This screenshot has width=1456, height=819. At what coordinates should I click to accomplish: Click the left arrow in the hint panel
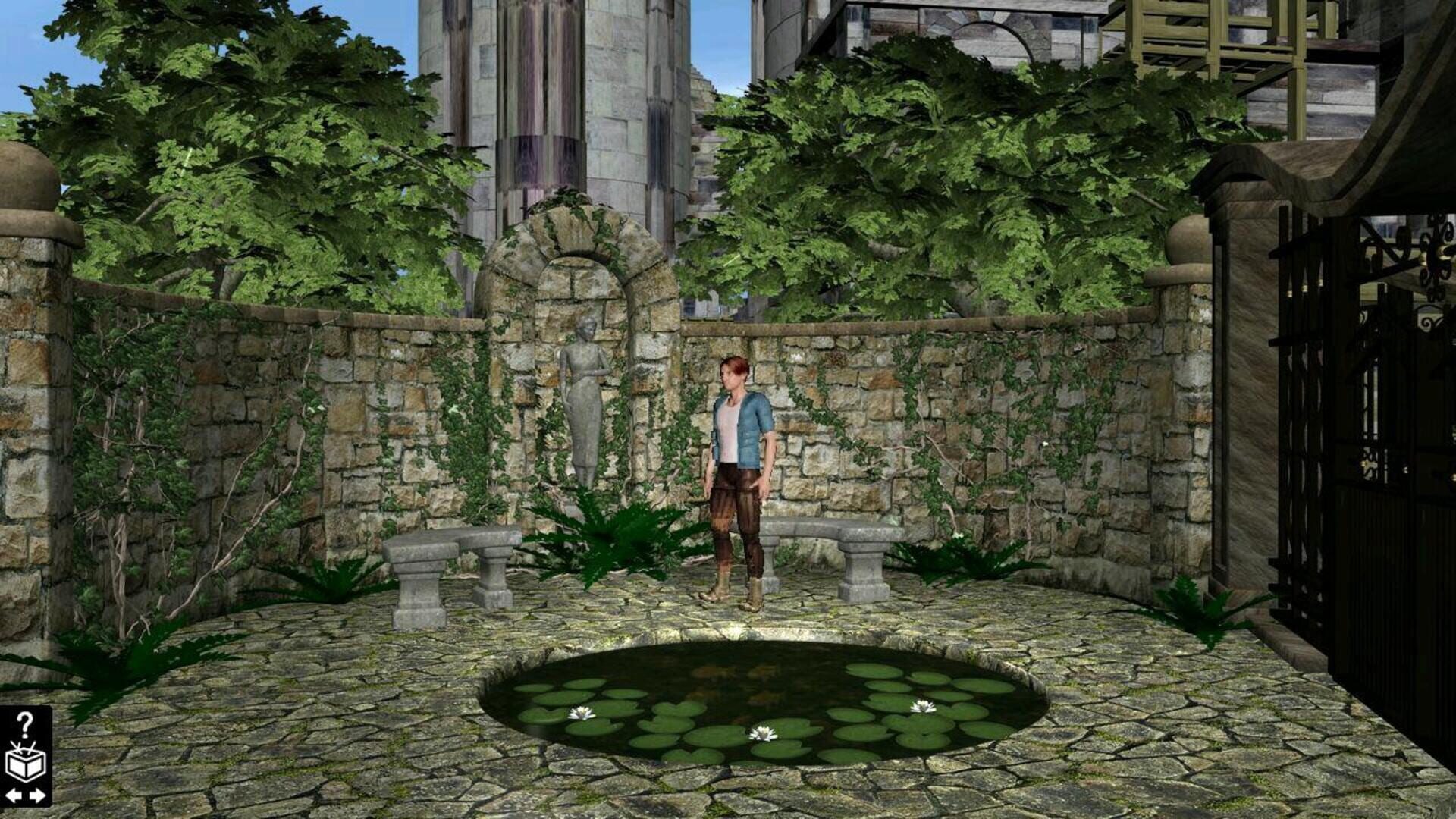12,795
